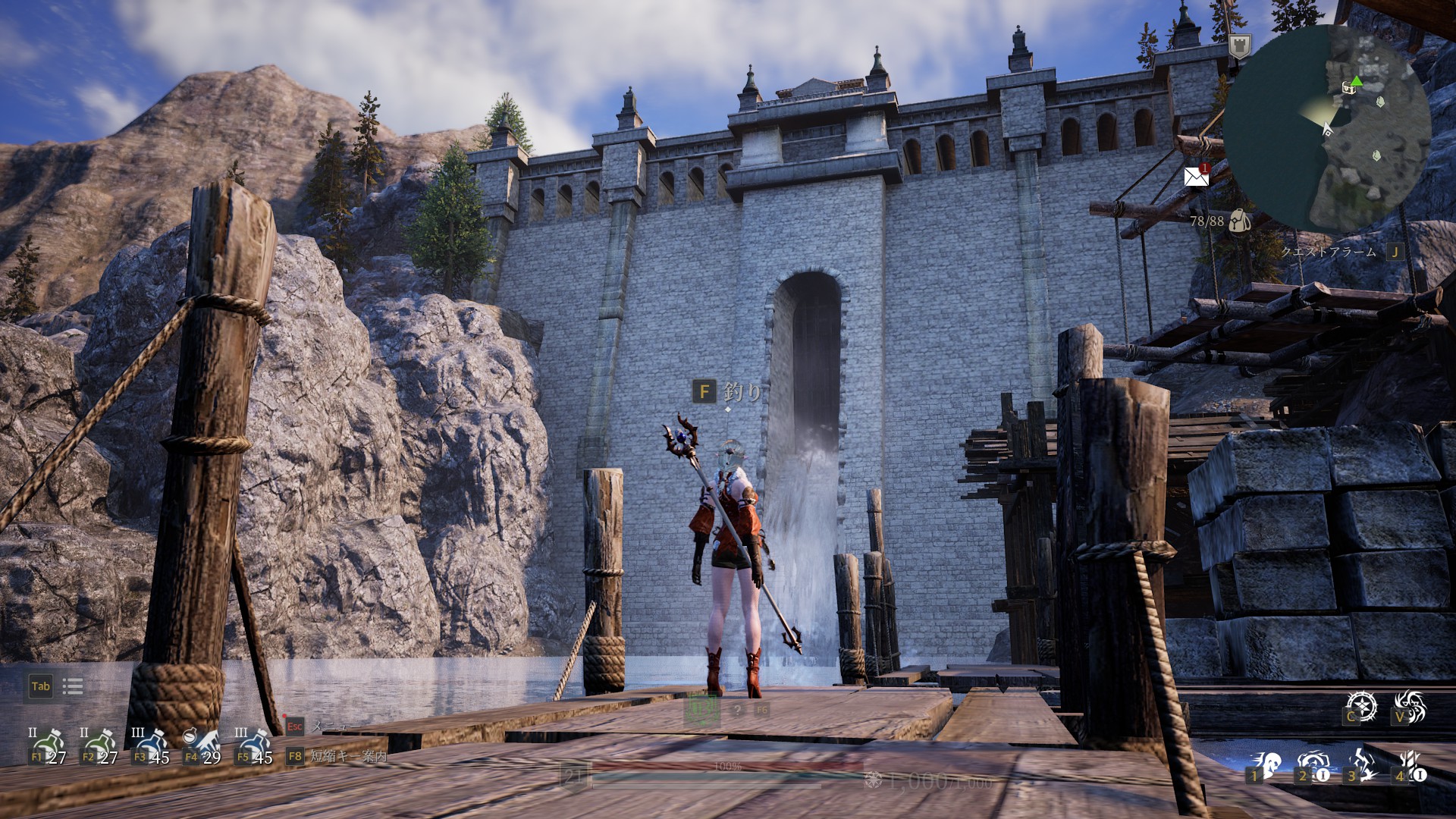Activate the spiked pillar skill
Viewport: 1456px width, 819px height.
(x=1410, y=766)
